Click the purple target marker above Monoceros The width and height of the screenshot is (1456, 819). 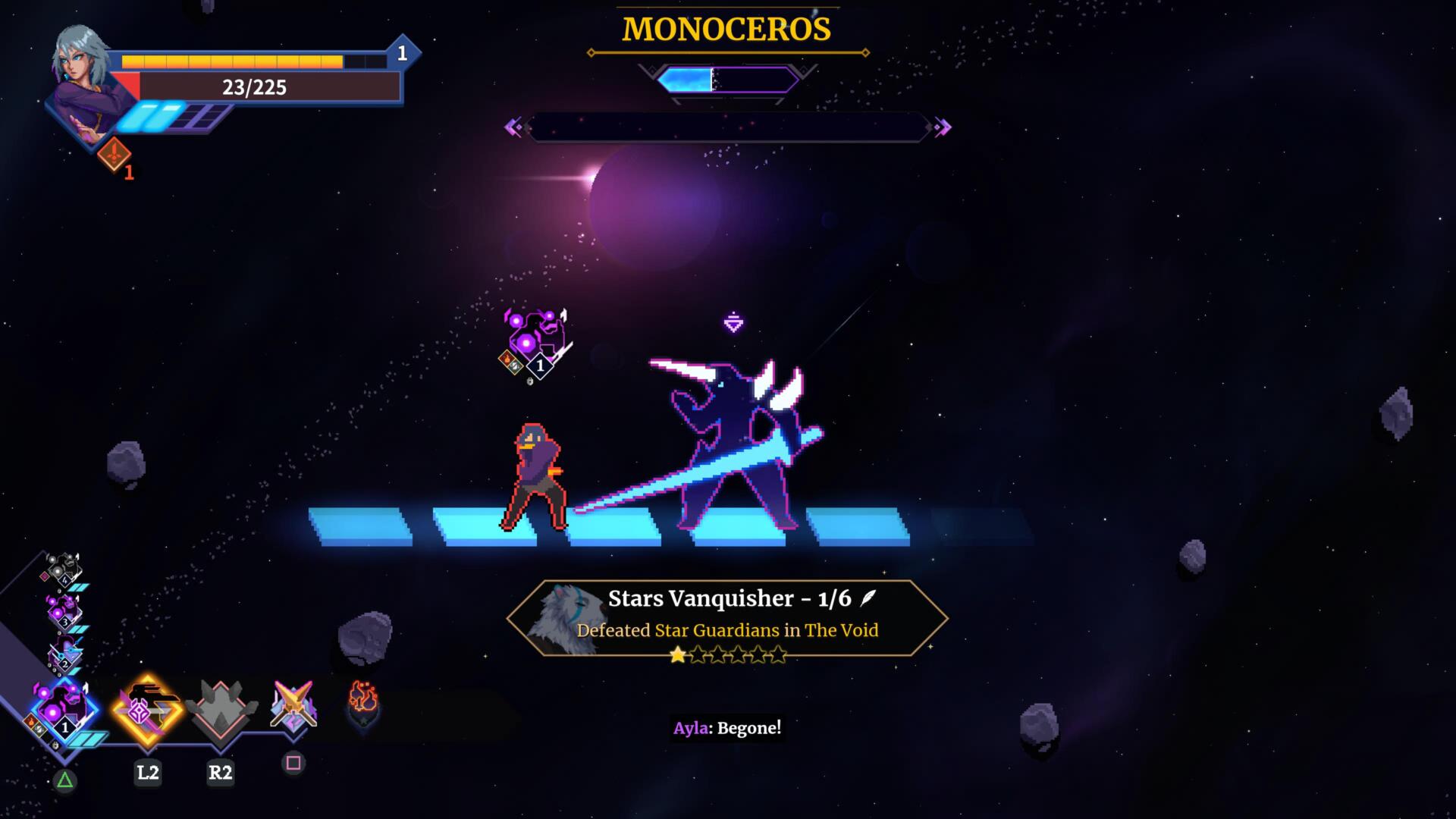pos(733,322)
